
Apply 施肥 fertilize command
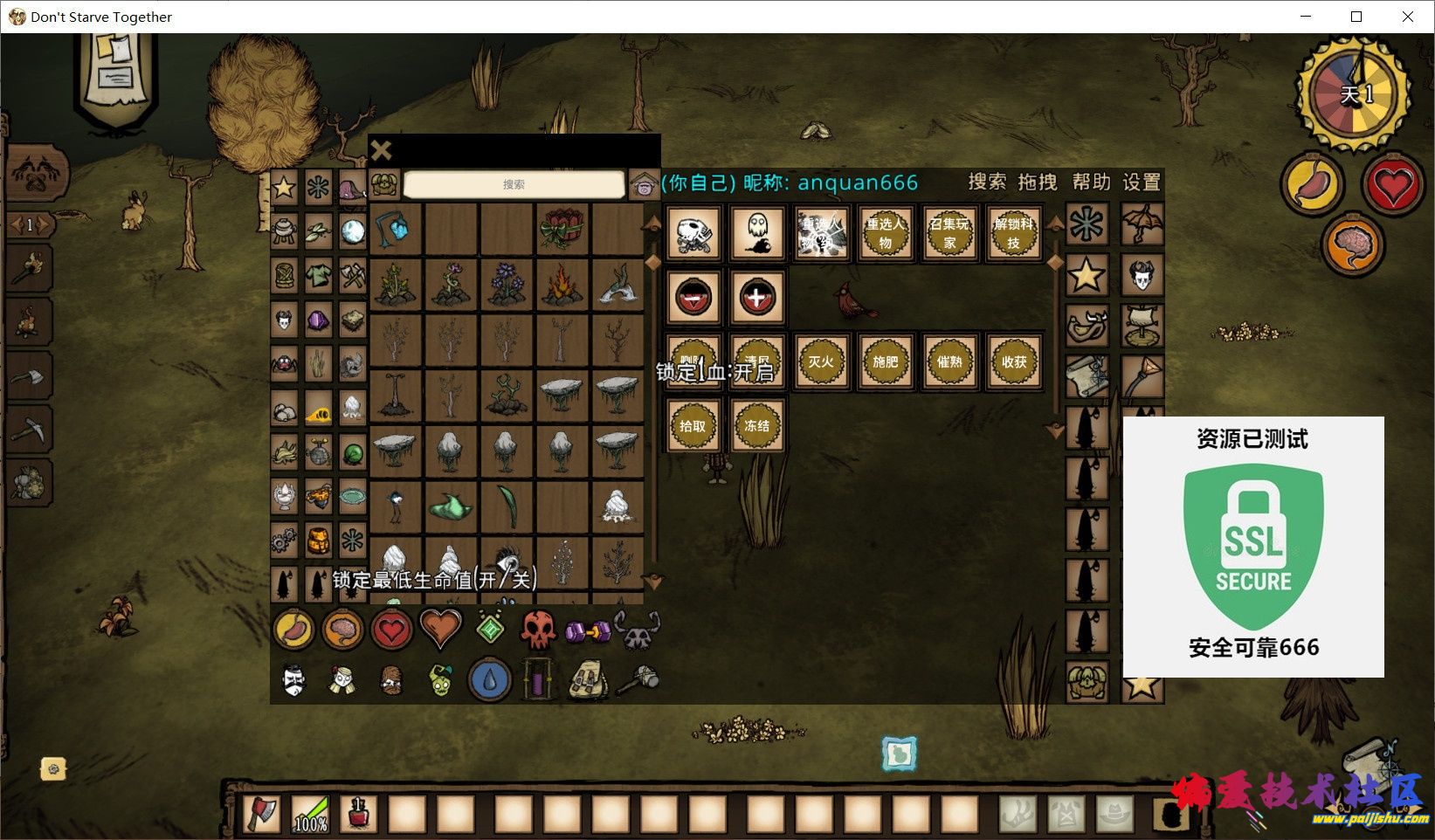885,361
